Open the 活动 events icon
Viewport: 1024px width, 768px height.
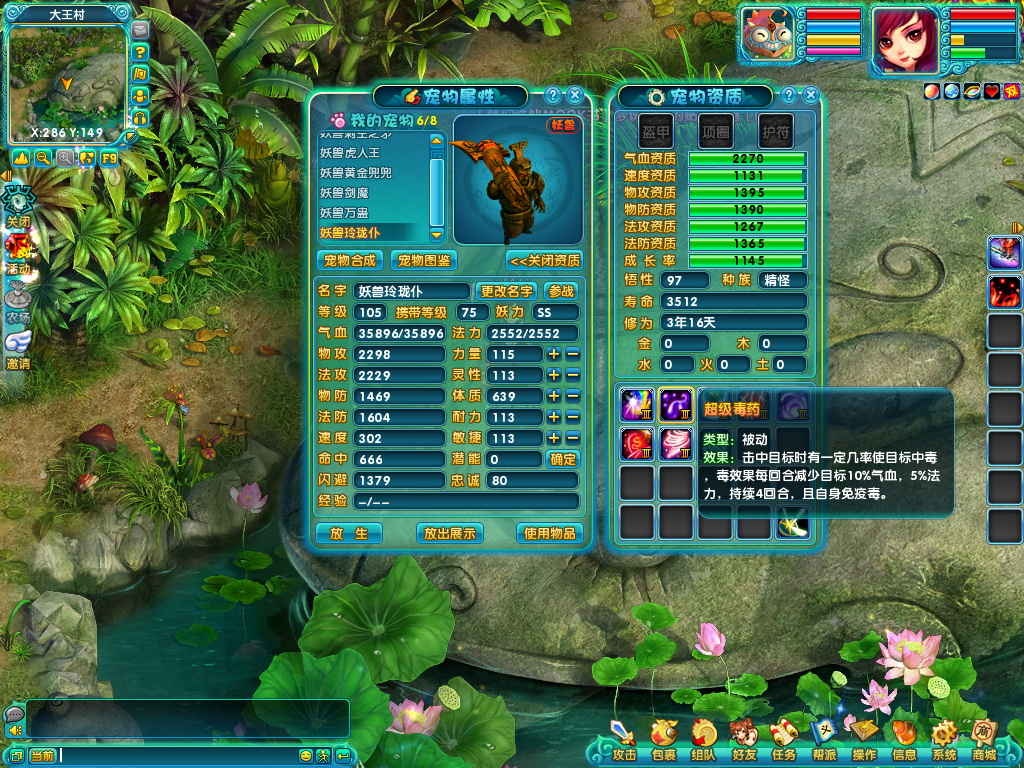pyautogui.click(x=17, y=254)
